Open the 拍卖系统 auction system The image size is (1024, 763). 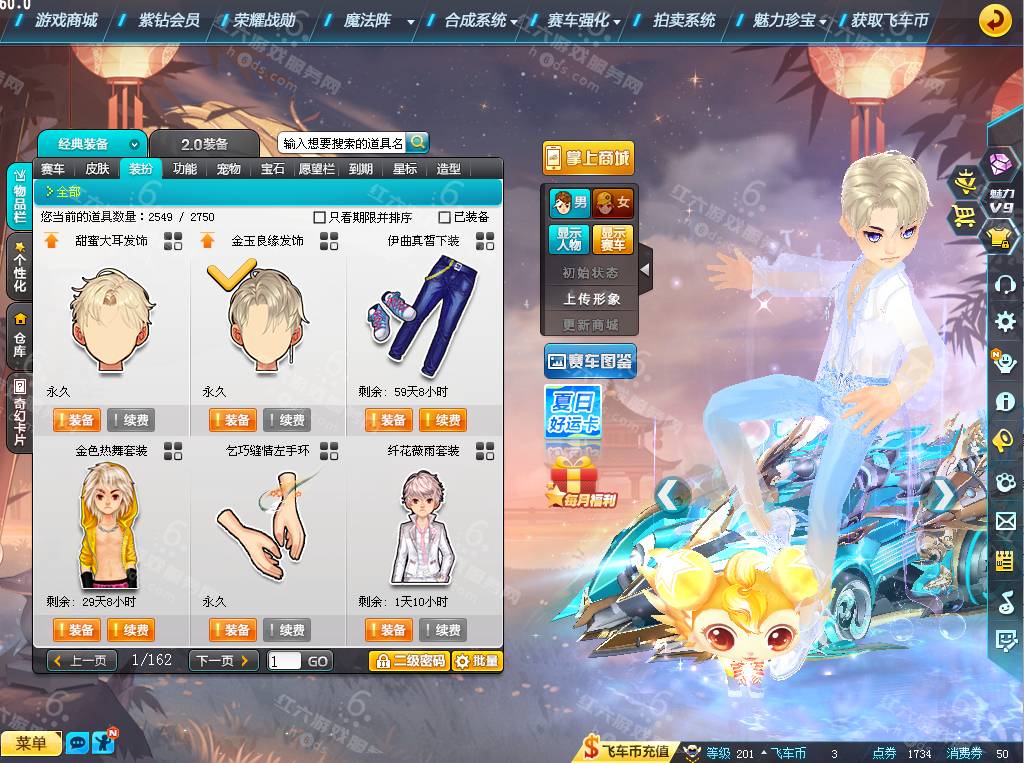[x=684, y=20]
